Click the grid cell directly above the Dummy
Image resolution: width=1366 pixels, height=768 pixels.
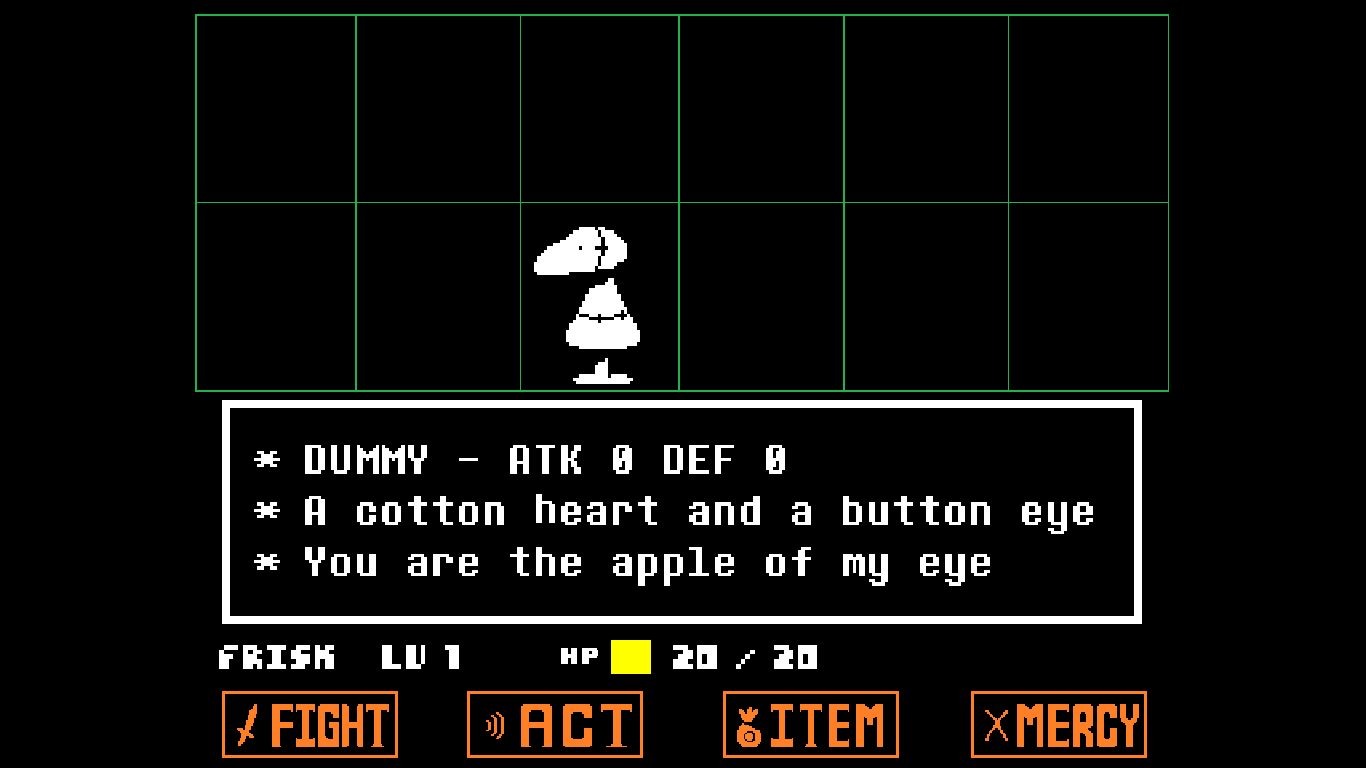598,106
